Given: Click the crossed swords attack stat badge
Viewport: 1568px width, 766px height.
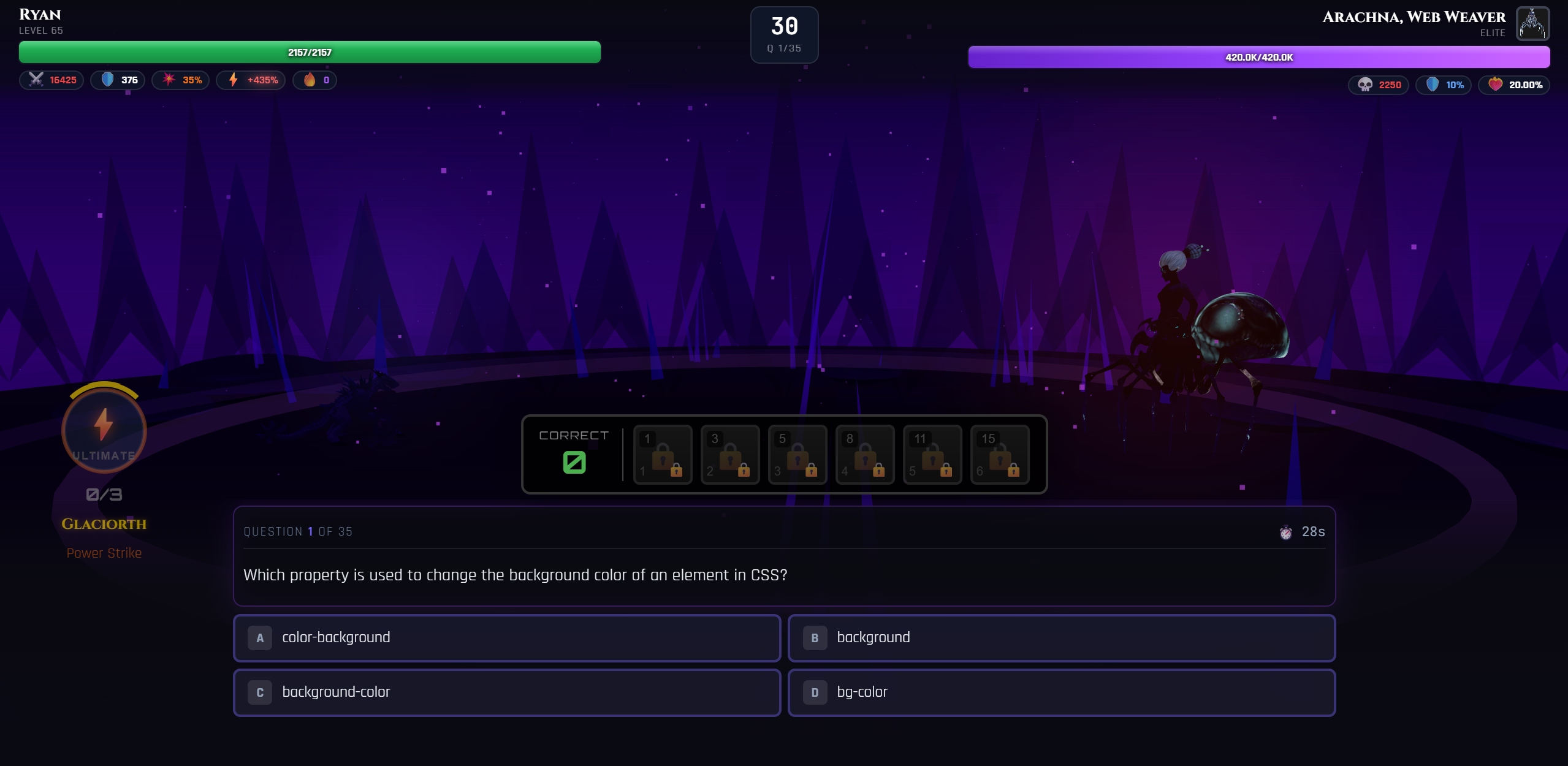Looking at the screenshot, I should click(x=51, y=80).
